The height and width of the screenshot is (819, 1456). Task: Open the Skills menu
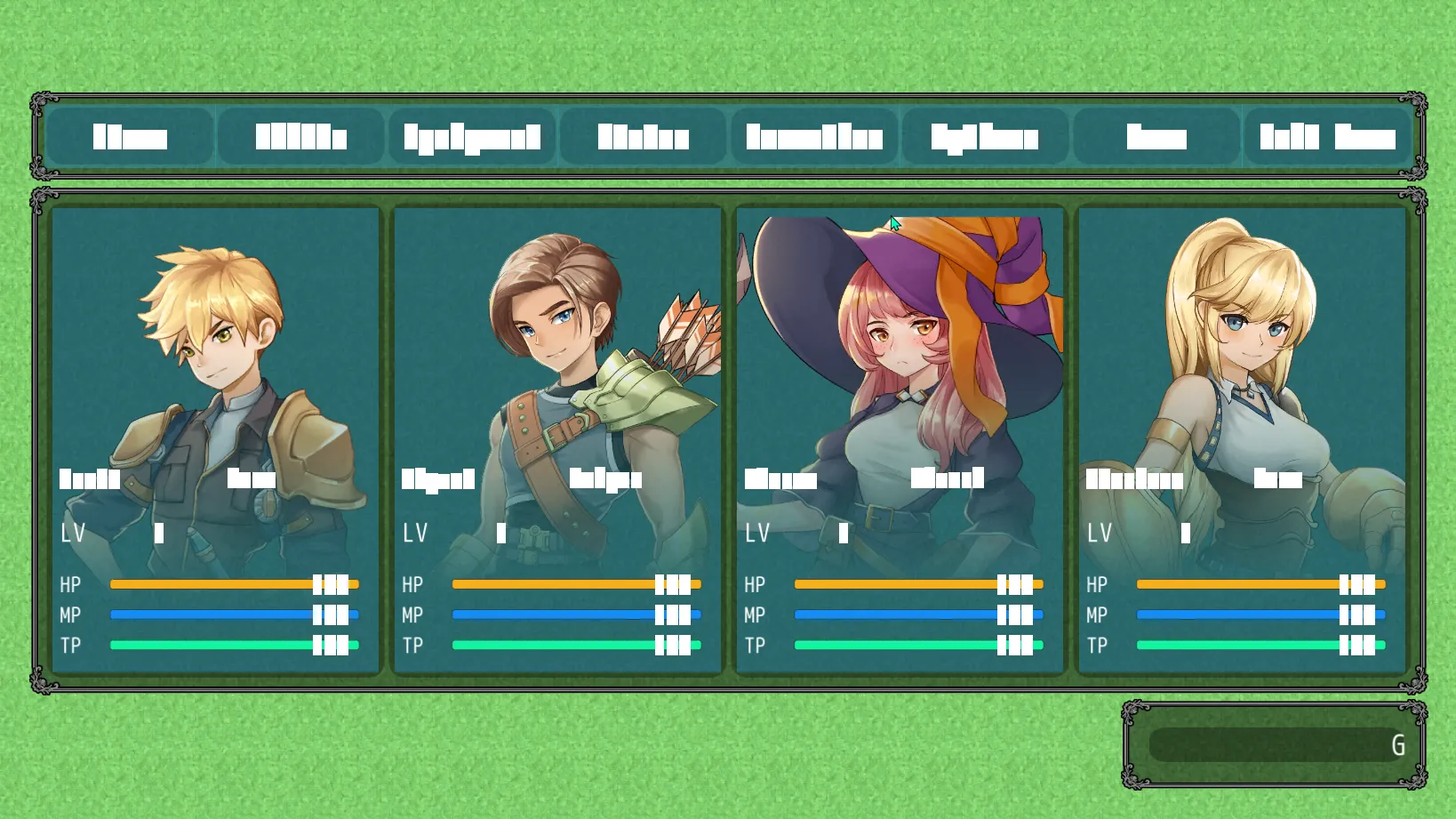click(300, 137)
